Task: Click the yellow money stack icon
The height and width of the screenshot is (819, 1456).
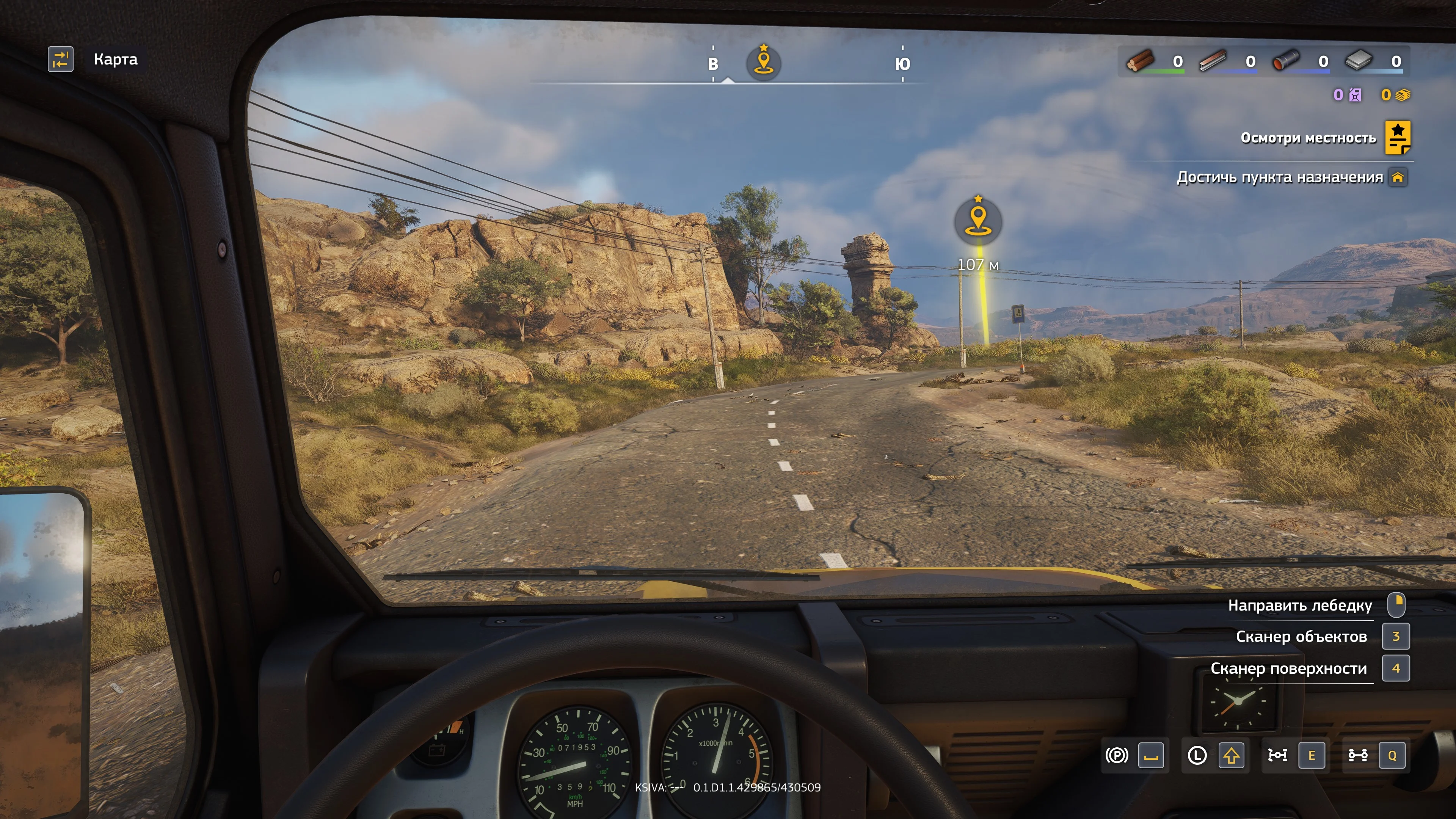Action: pos(1402,95)
